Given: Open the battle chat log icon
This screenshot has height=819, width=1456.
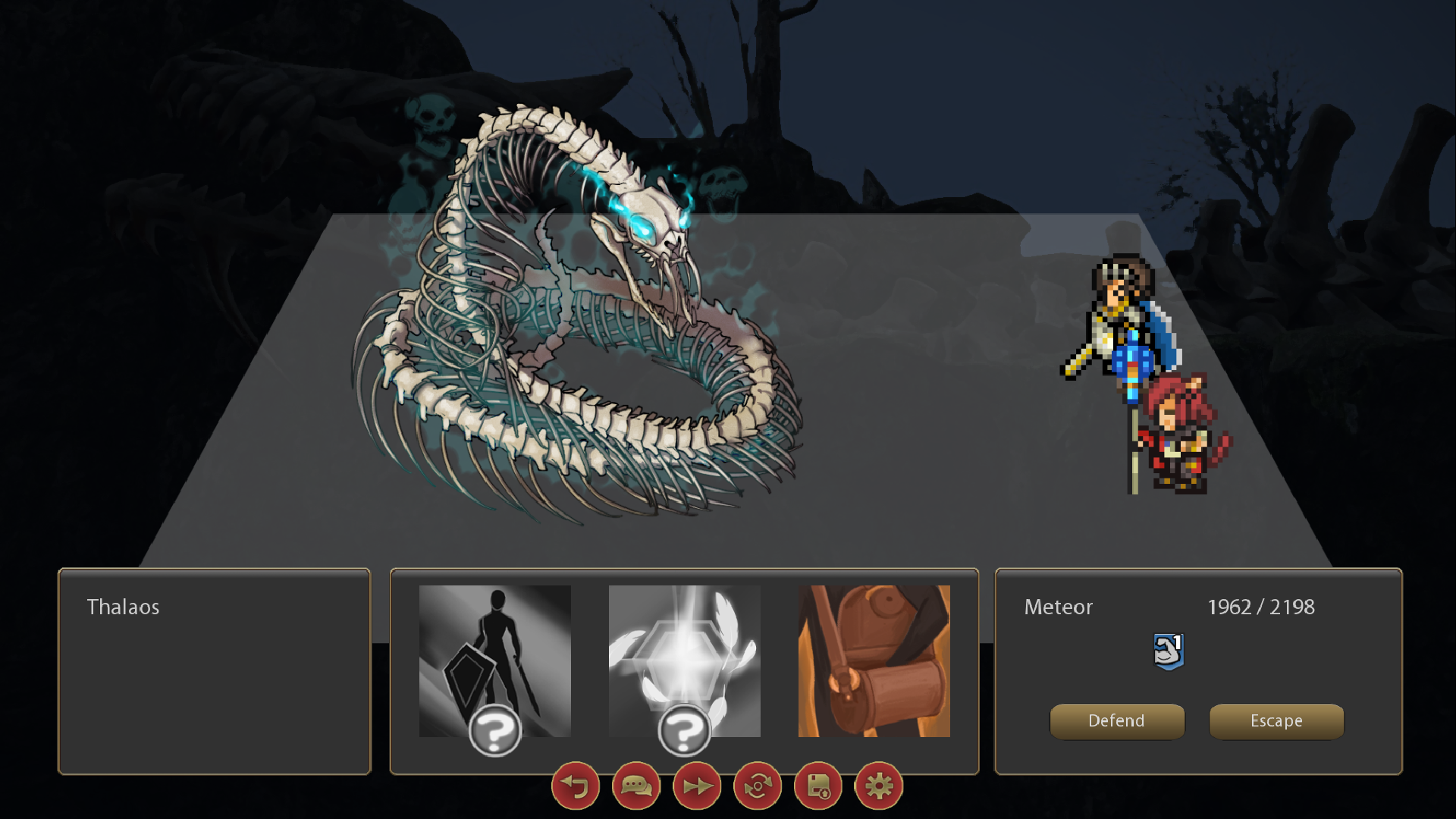Looking at the screenshot, I should tap(635, 786).
